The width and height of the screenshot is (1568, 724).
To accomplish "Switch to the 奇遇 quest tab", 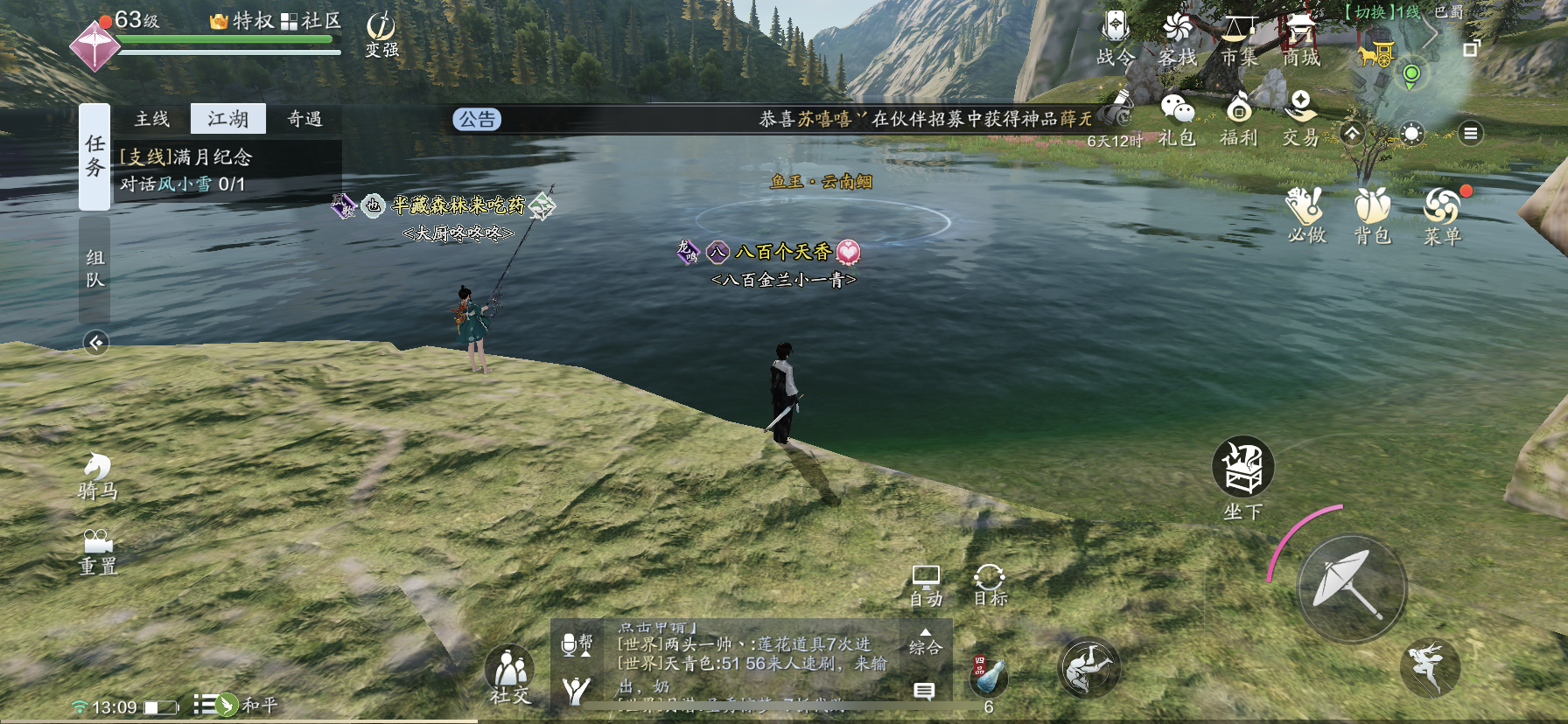I will 304,119.
